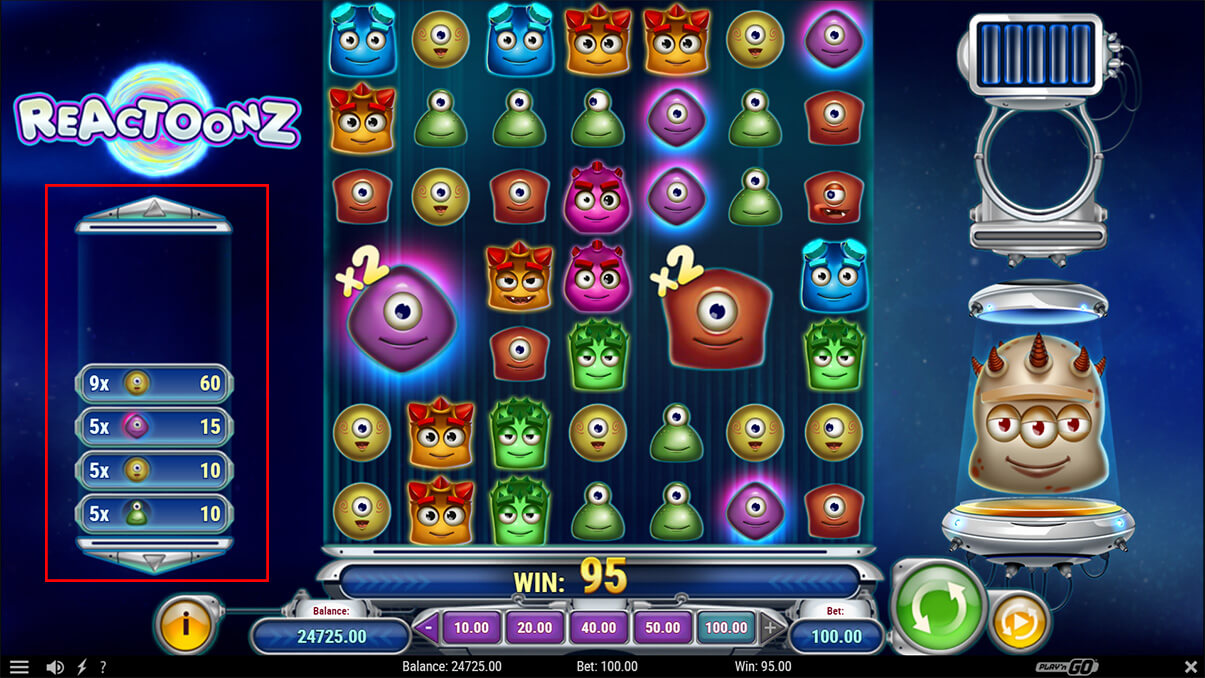Set the bet to 40.00
Screen dimensions: 1205x678
[598, 628]
